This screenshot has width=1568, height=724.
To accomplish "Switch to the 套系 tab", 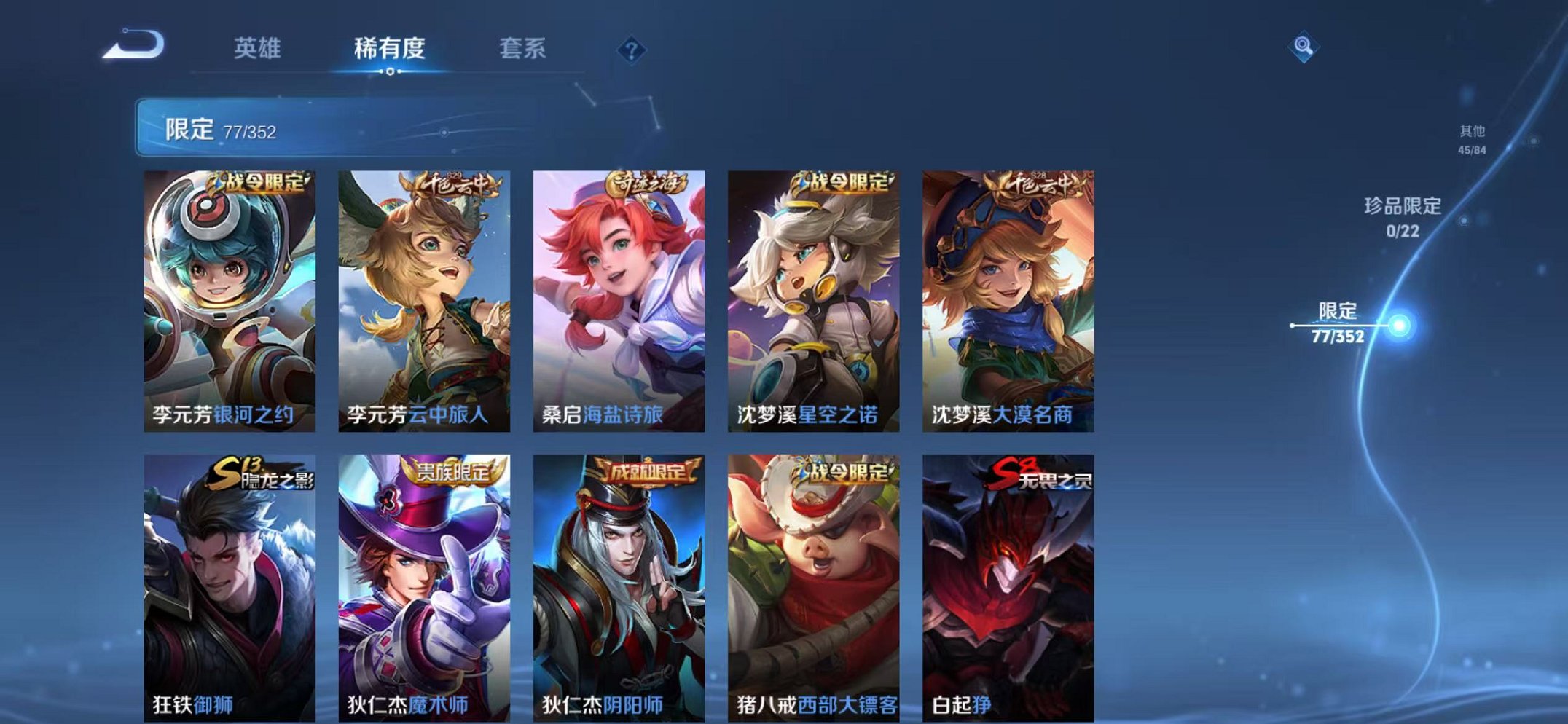I will click(523, 47).
